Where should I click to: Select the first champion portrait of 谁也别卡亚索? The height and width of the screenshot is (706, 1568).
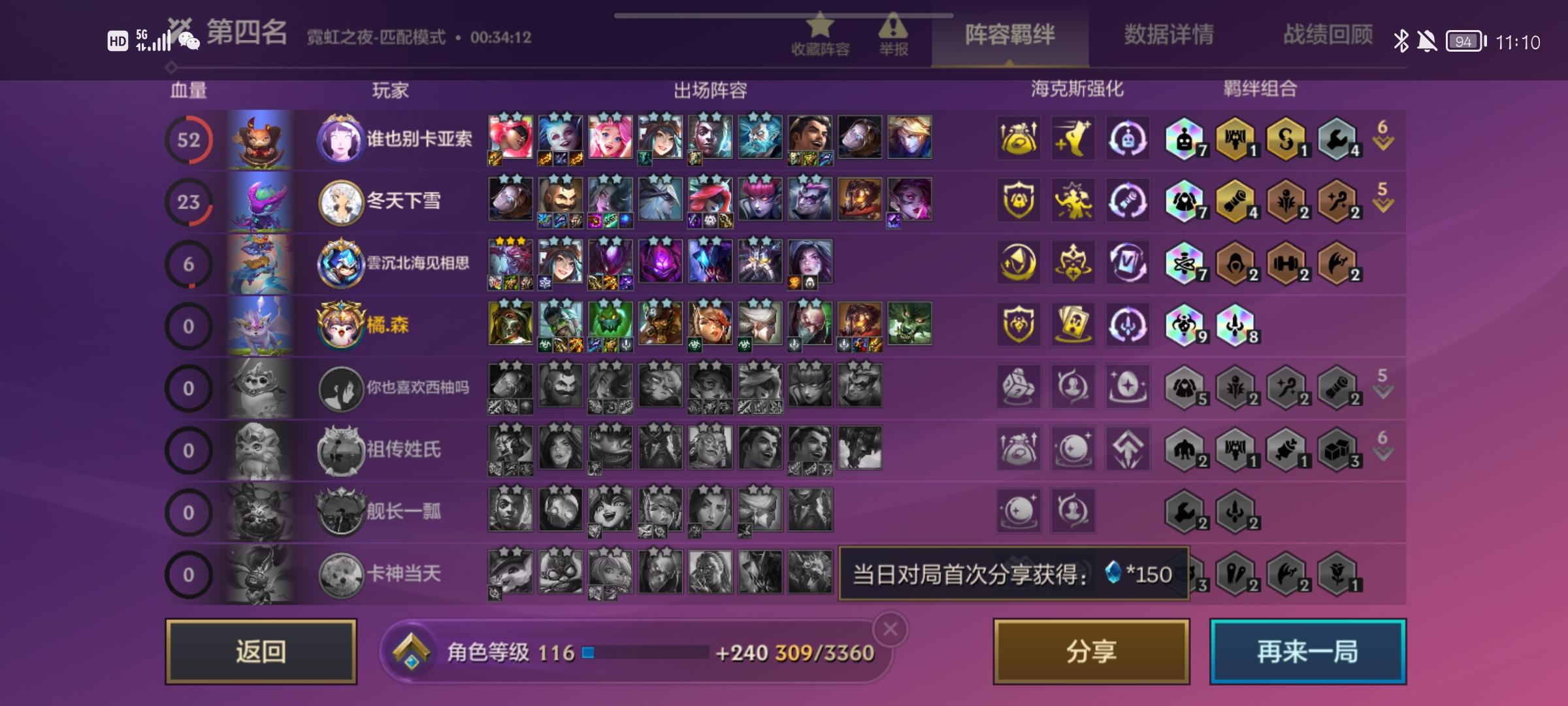[509, 137]
